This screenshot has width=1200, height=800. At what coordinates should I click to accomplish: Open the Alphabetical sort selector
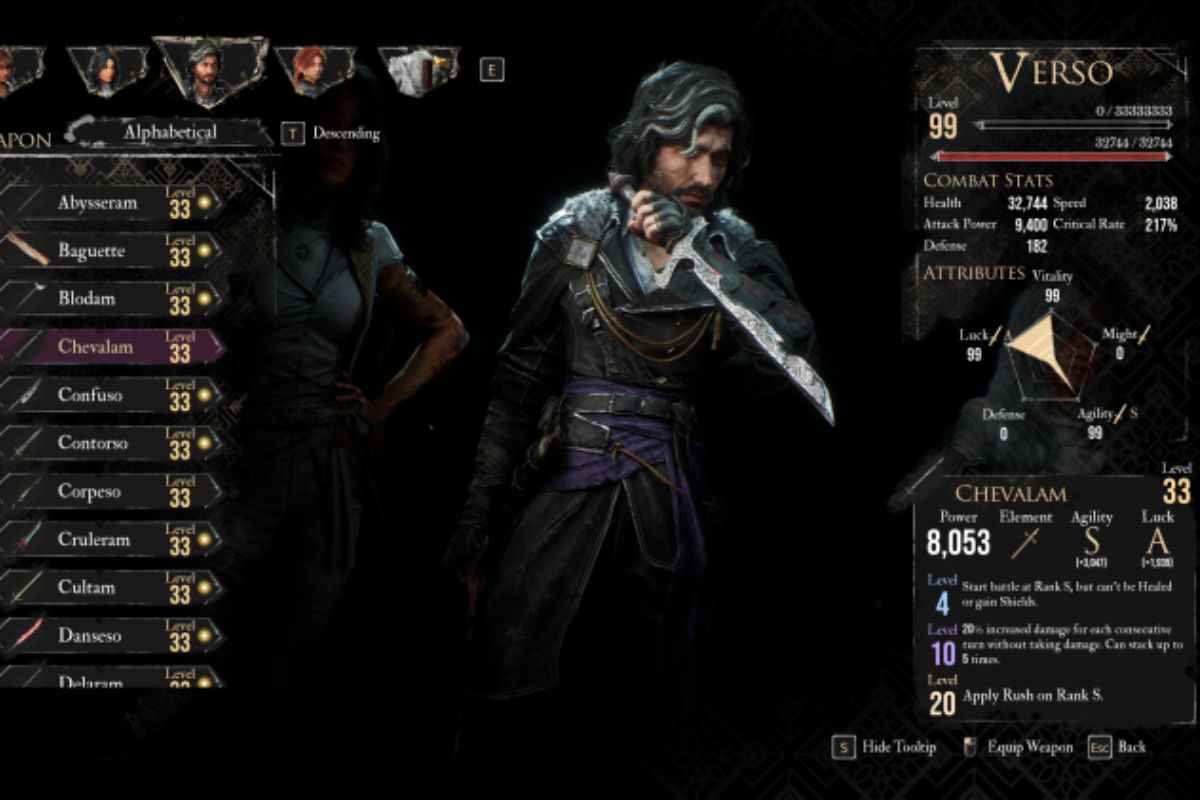coord(170,132)
